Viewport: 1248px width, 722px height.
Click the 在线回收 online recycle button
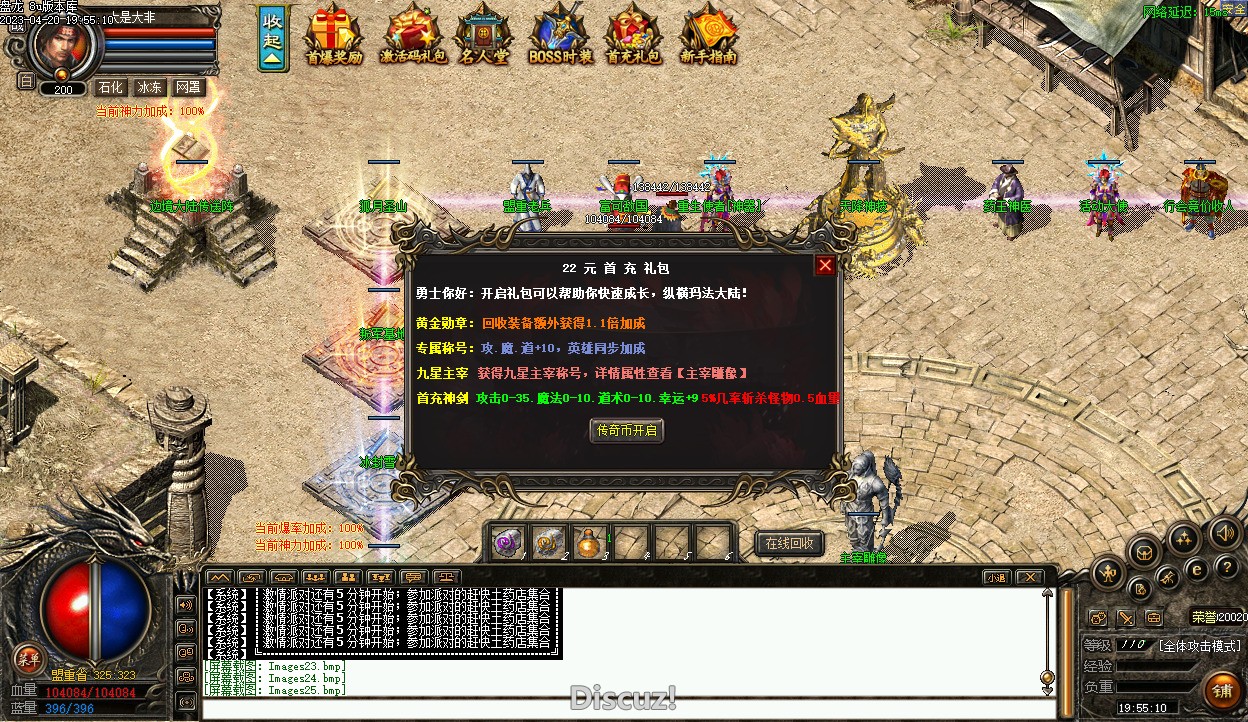(789, 543)
